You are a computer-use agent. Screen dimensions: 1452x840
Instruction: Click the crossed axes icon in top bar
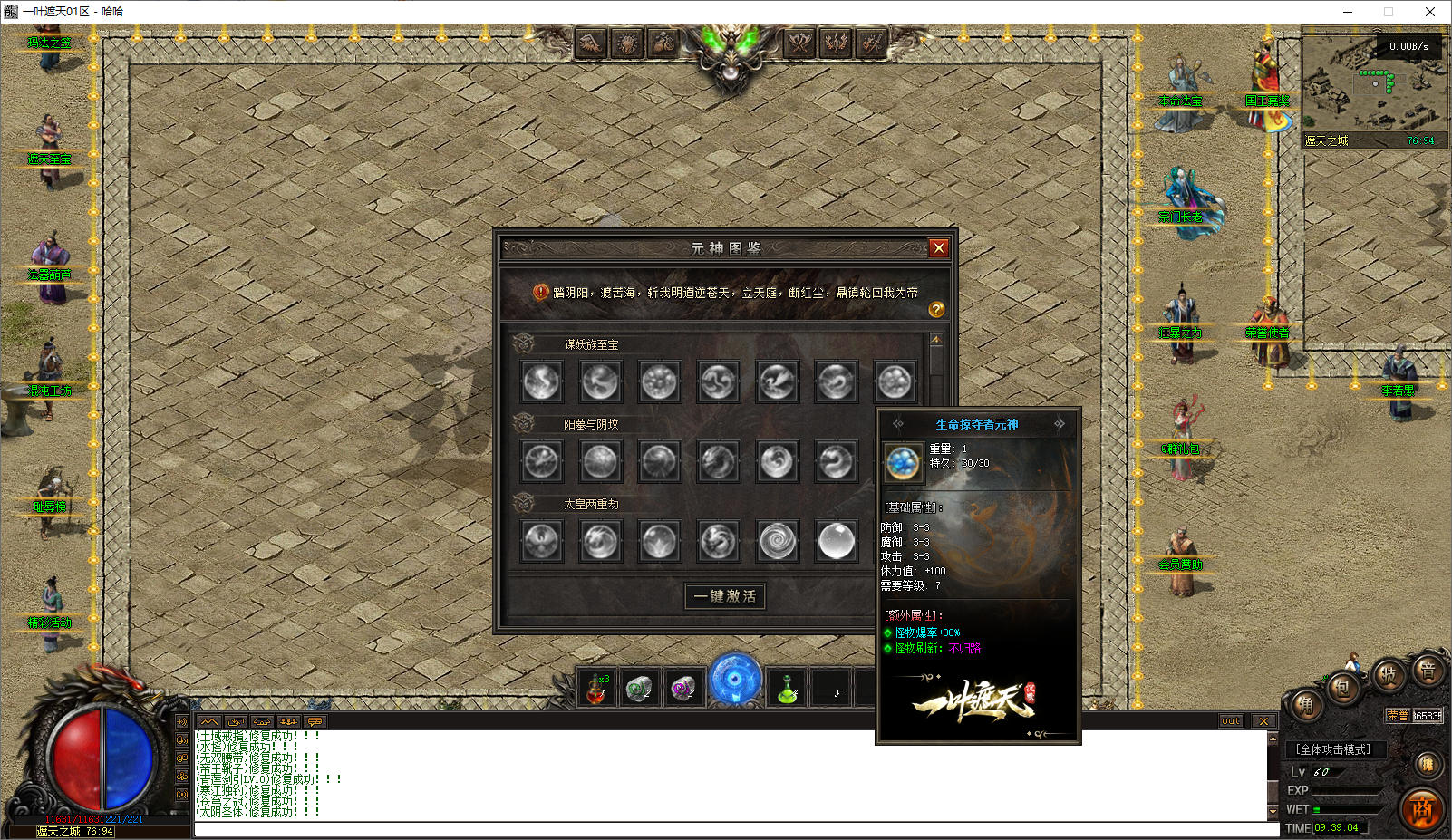coord(799,42)
